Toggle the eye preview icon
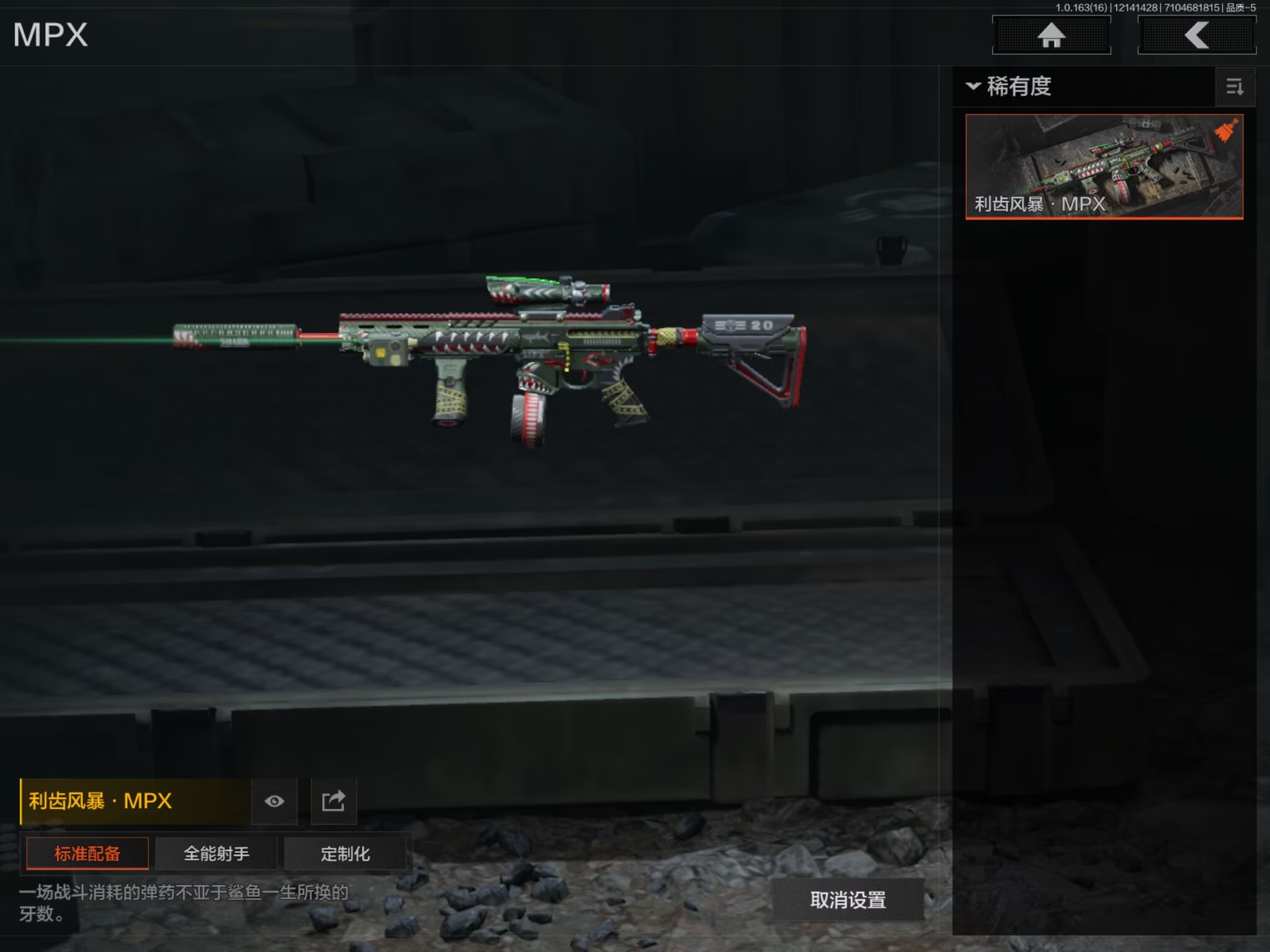Viewport: 1270px width, 952px height. [274, 801]
